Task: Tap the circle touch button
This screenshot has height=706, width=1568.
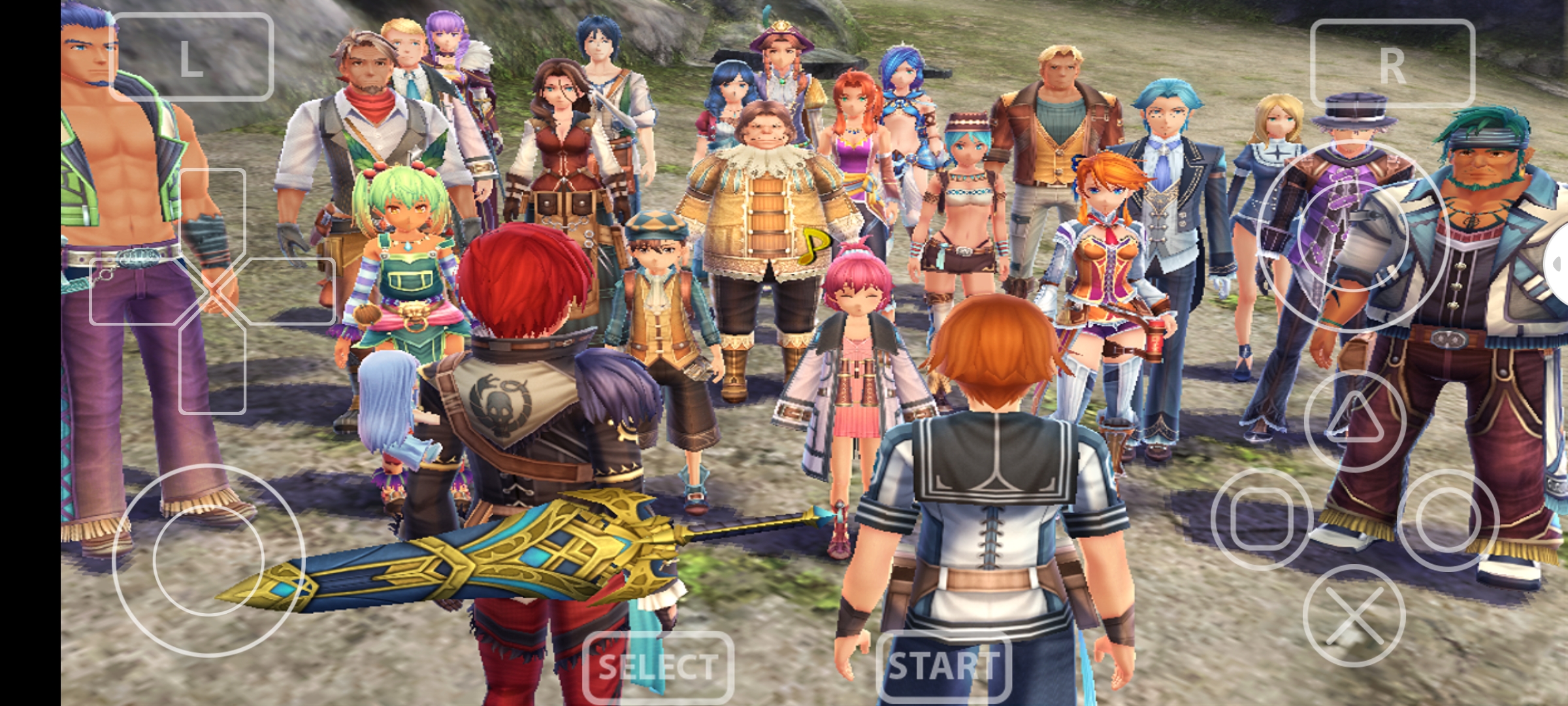Action: click(x=1448, y=520)
